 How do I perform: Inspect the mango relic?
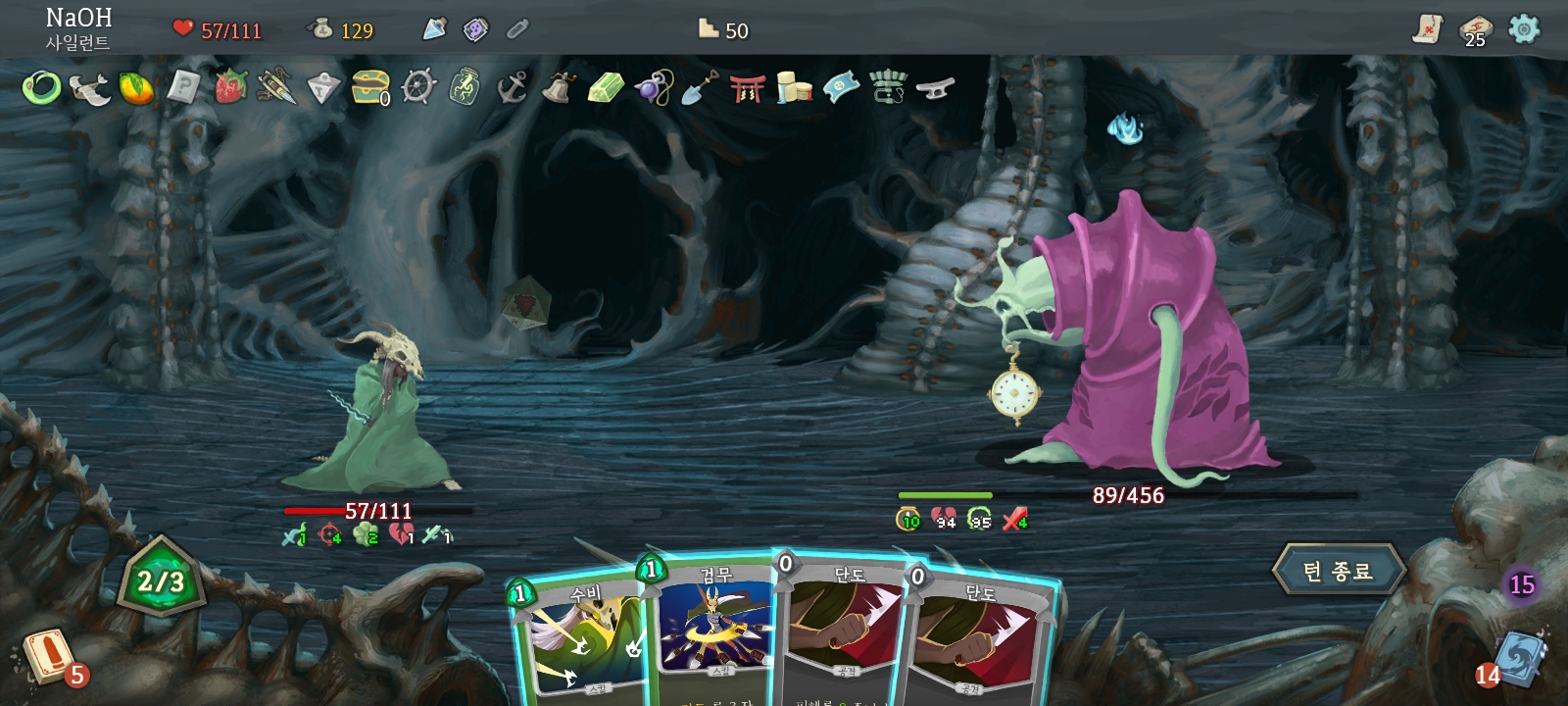136,88
